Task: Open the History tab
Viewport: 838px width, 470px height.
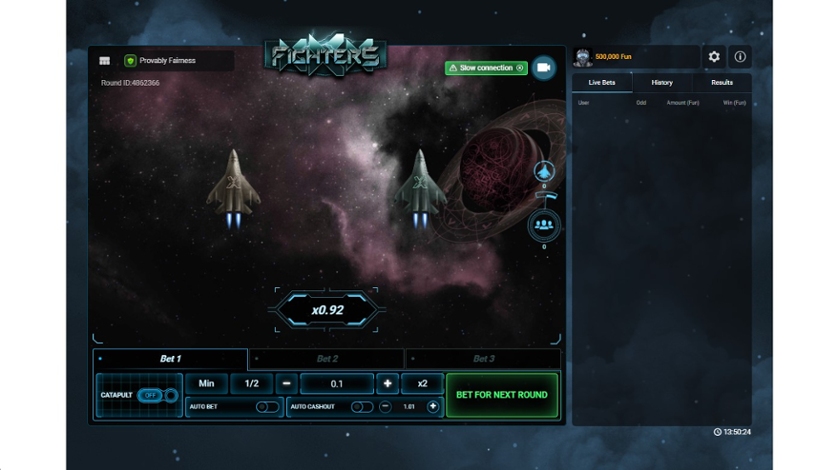Action: click(662, 82)
